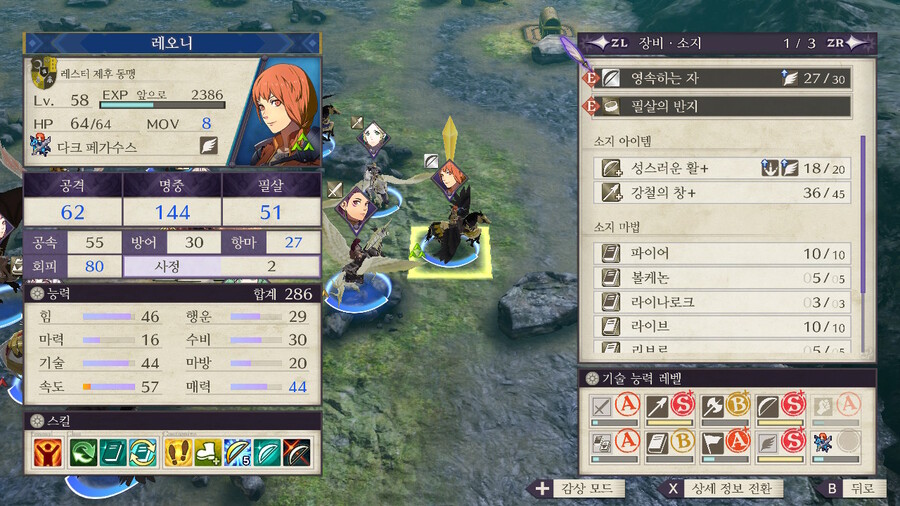
Task: Select the yellow footprints skill icon
Action: (178, 452)
